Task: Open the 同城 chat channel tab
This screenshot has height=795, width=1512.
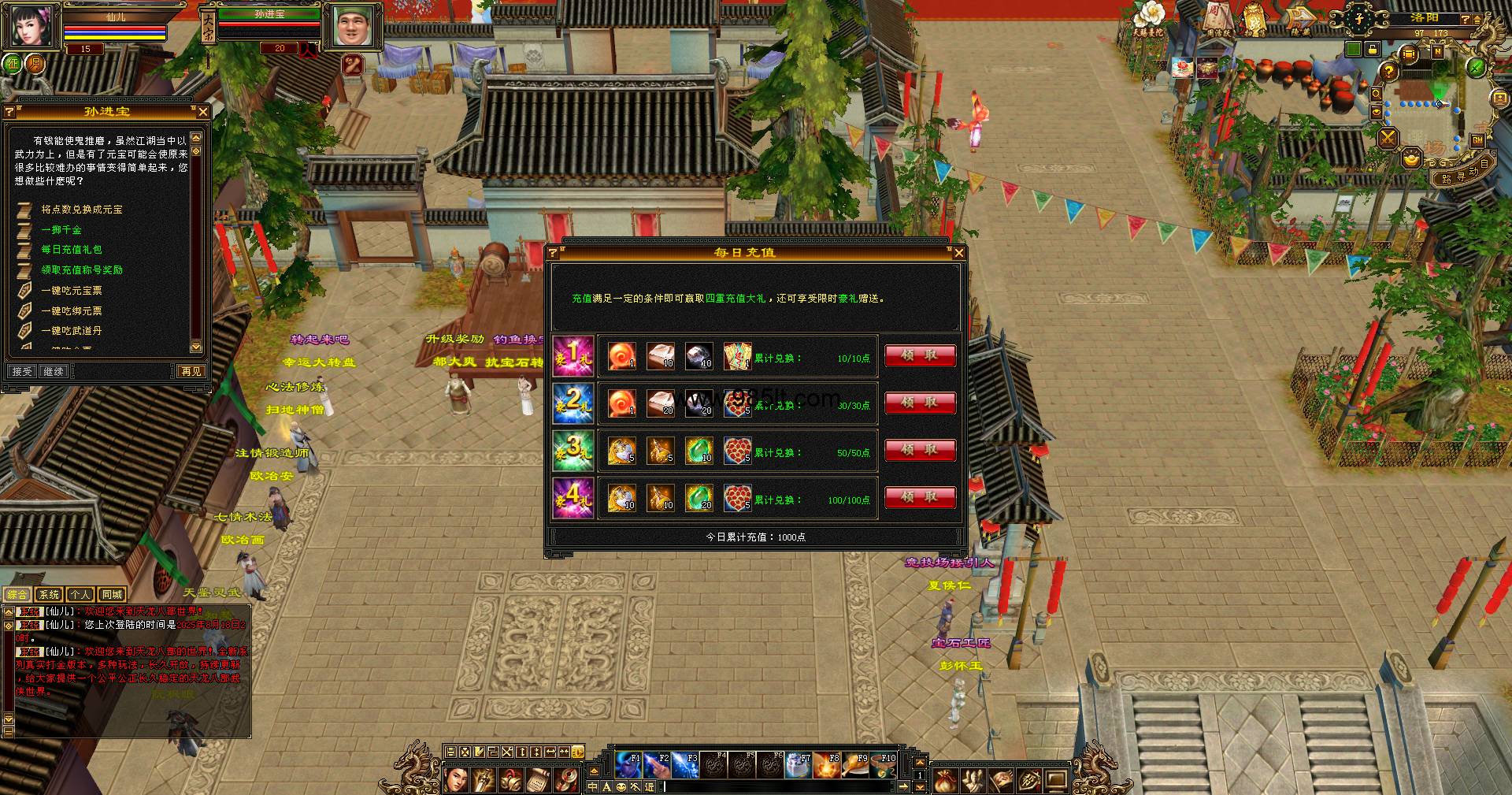Action: point(112,595)
